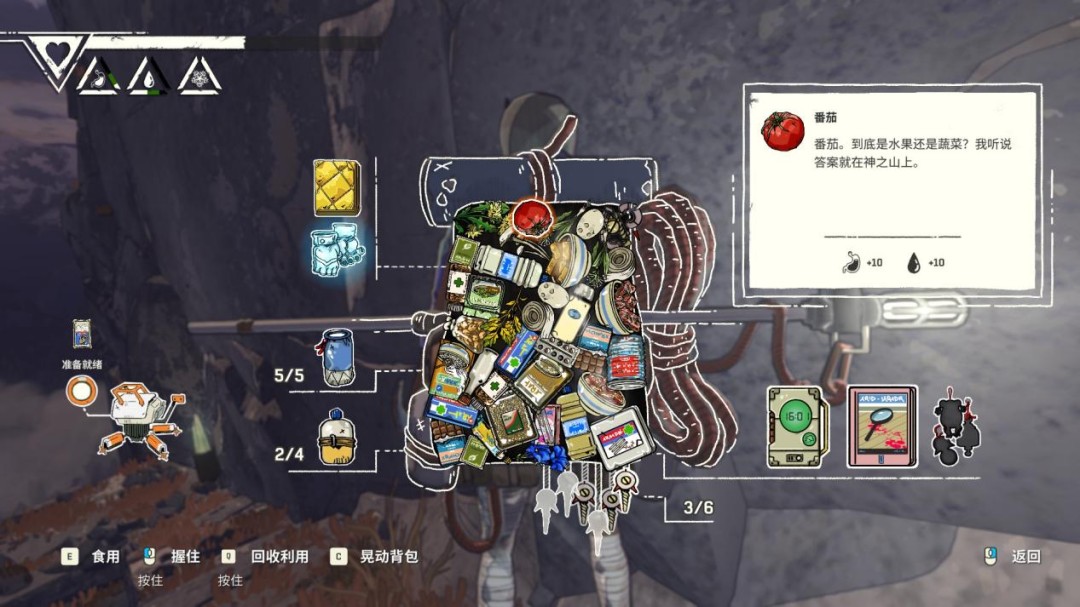Click the 握住 hold action
1080x607 pixels.
pyautogui.click(x=185, y=557)
